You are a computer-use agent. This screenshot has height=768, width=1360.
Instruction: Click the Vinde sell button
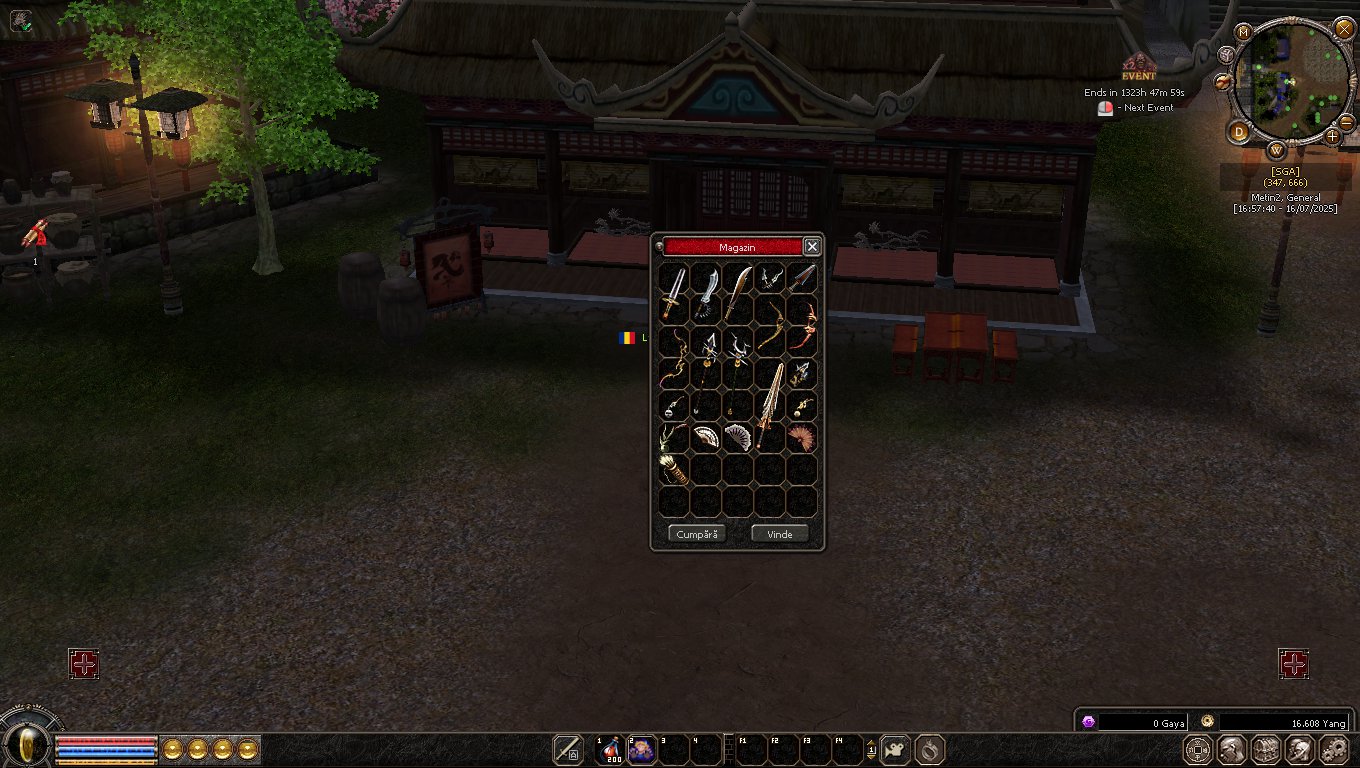tap(779, 534)
